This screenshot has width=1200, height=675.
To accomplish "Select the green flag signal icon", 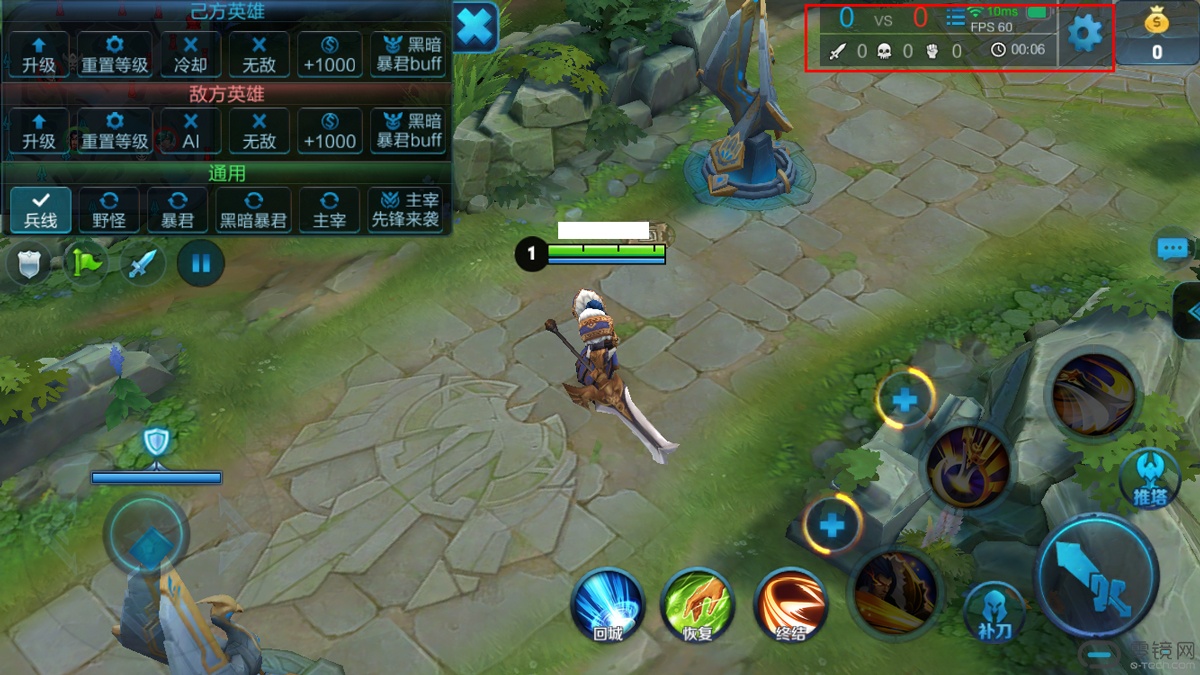I will click(87, 264).
